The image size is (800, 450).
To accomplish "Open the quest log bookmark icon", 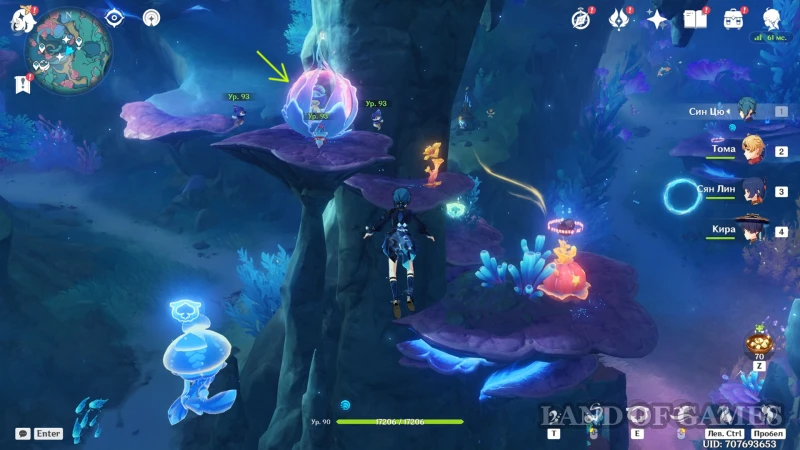I will [x=21, y=85].
